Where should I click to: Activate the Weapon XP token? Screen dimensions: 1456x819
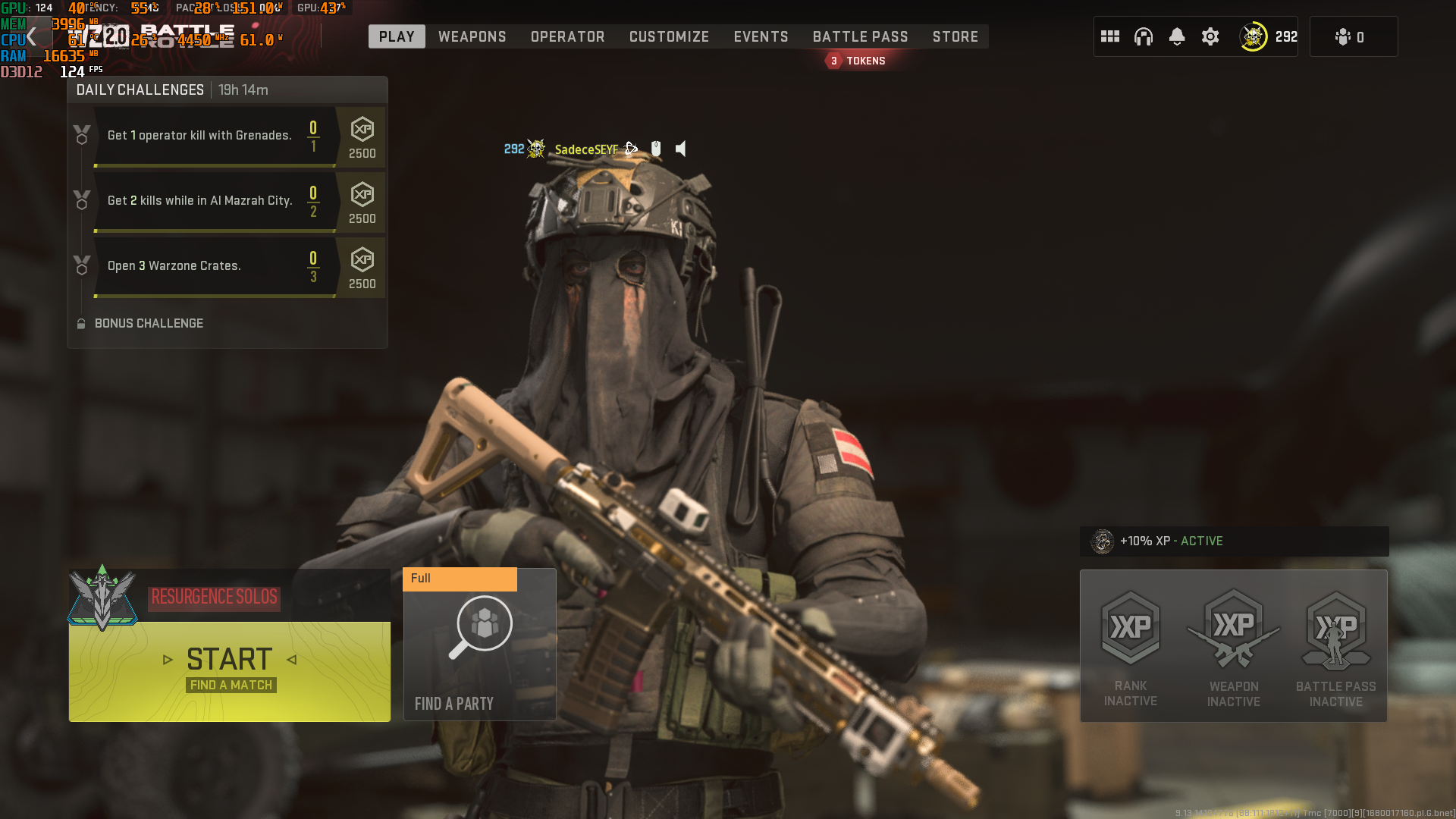pyautogui.click(x=1234, y=646)
